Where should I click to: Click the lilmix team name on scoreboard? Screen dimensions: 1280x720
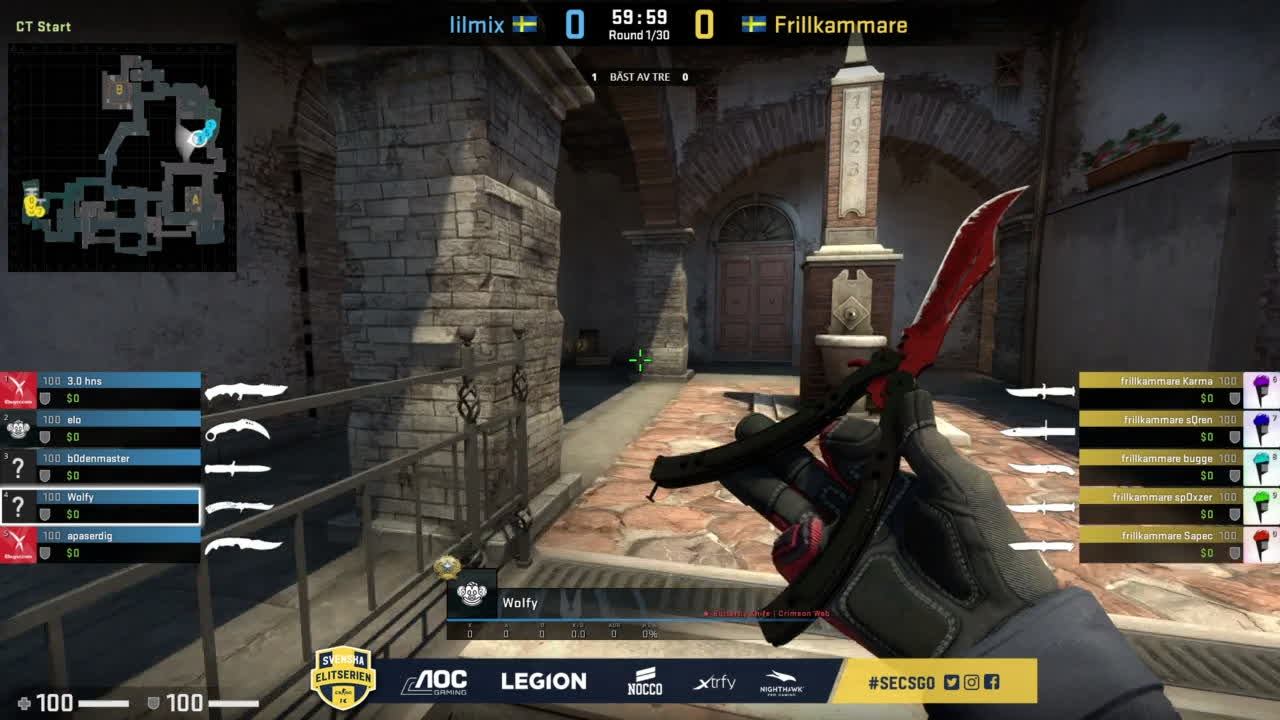pos(477,25)
